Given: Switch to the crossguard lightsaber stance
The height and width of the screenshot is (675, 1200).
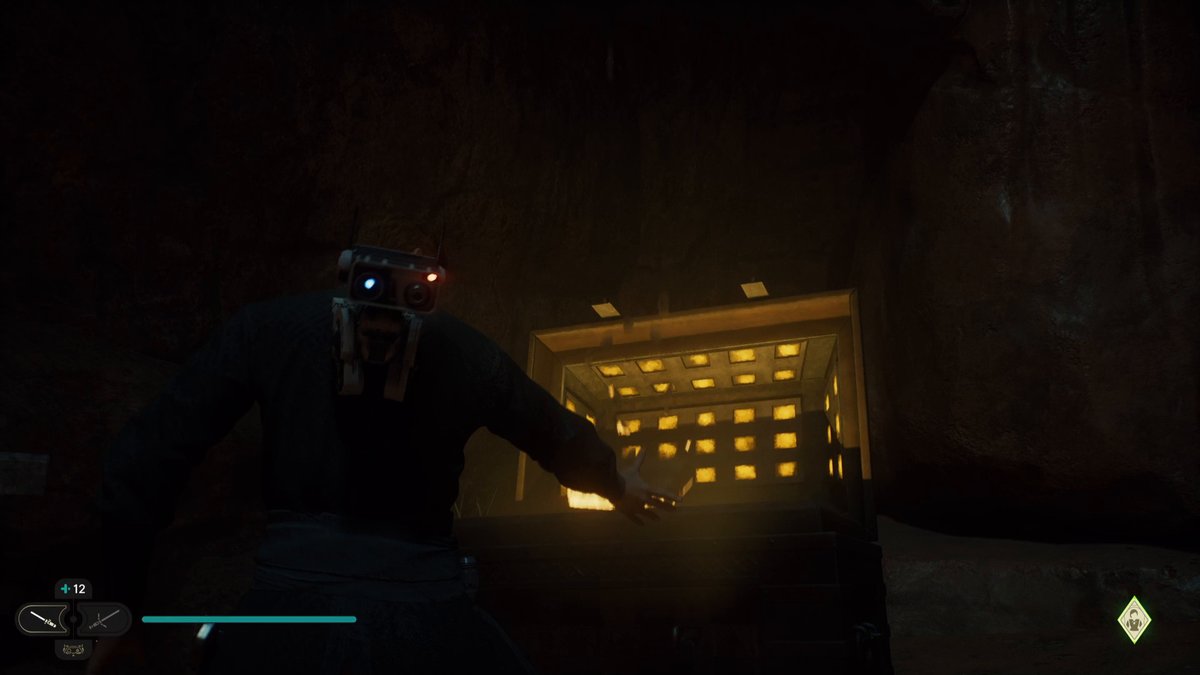Looking at the screenshot, I should 104,619.
